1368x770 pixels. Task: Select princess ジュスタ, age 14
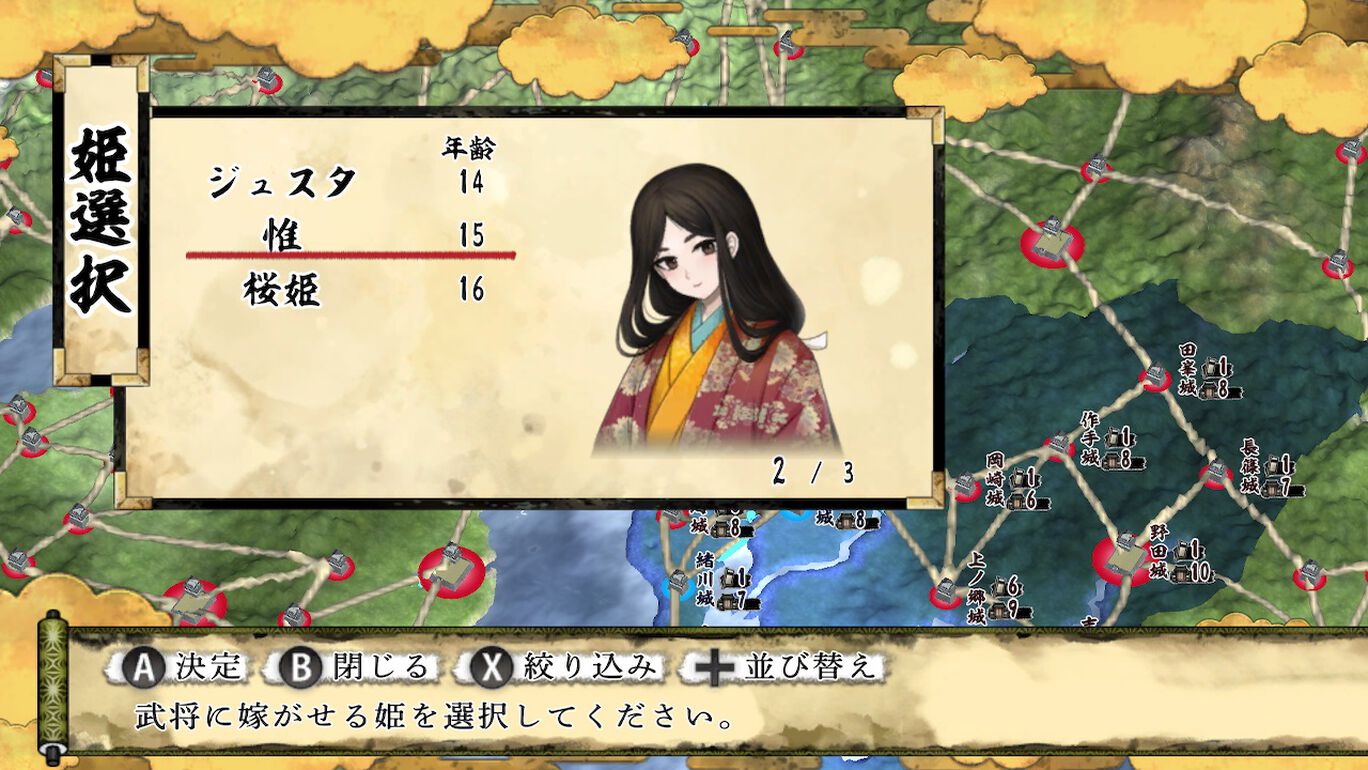(x=283, y=182)
